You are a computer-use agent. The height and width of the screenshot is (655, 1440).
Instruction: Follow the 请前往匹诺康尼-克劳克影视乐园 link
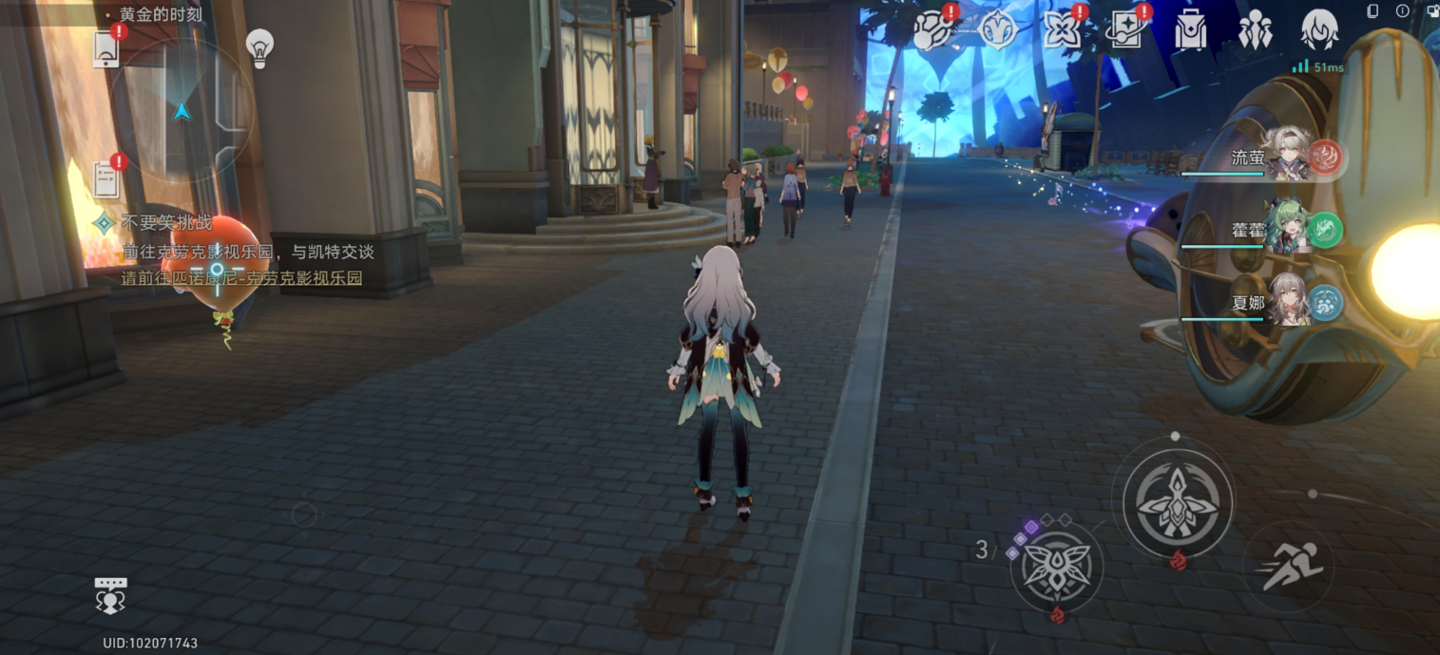click(x=241, y=278)
